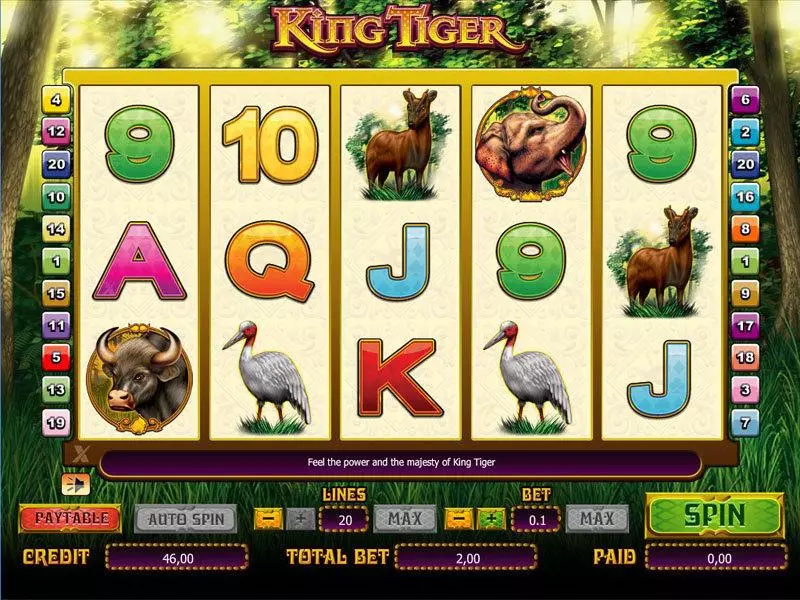Screen dimensions: 800x600
Task: Pick payline marker 16
Action: point(744,196)
